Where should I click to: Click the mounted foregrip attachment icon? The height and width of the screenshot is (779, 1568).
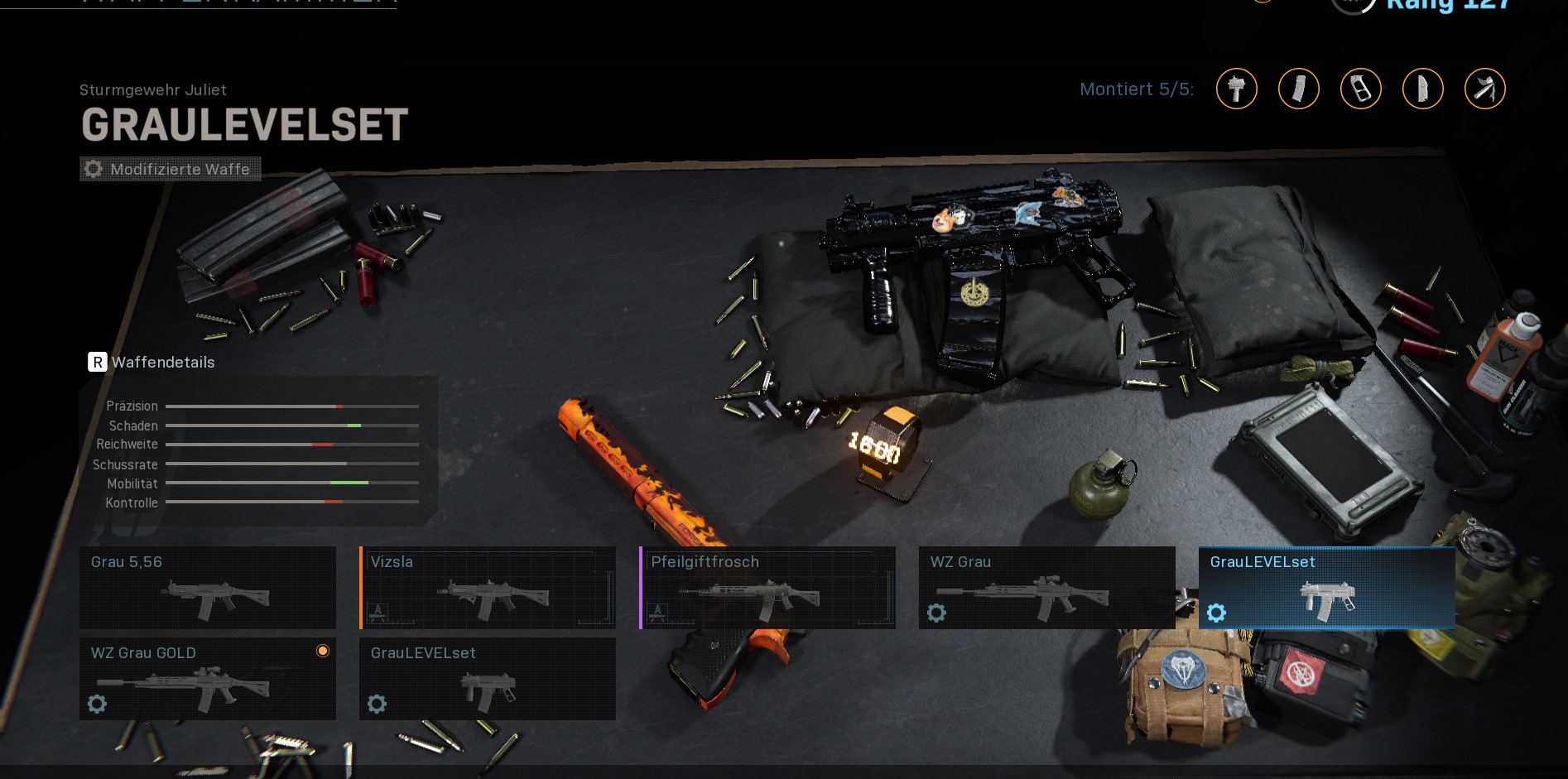click(1237, 89)
